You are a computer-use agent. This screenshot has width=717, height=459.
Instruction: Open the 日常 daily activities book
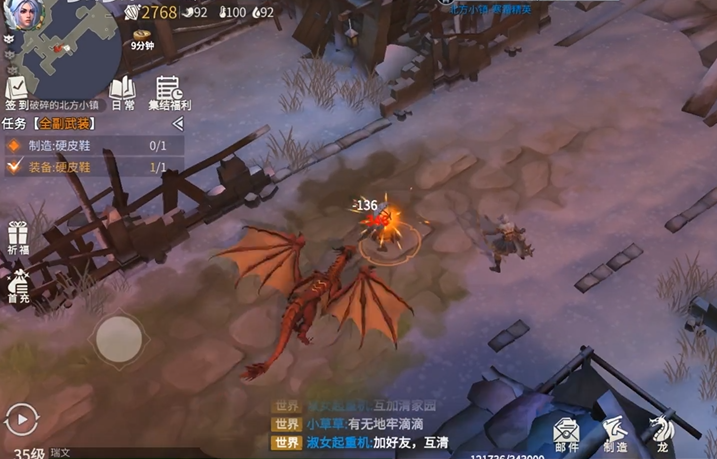tap(122, 91)
